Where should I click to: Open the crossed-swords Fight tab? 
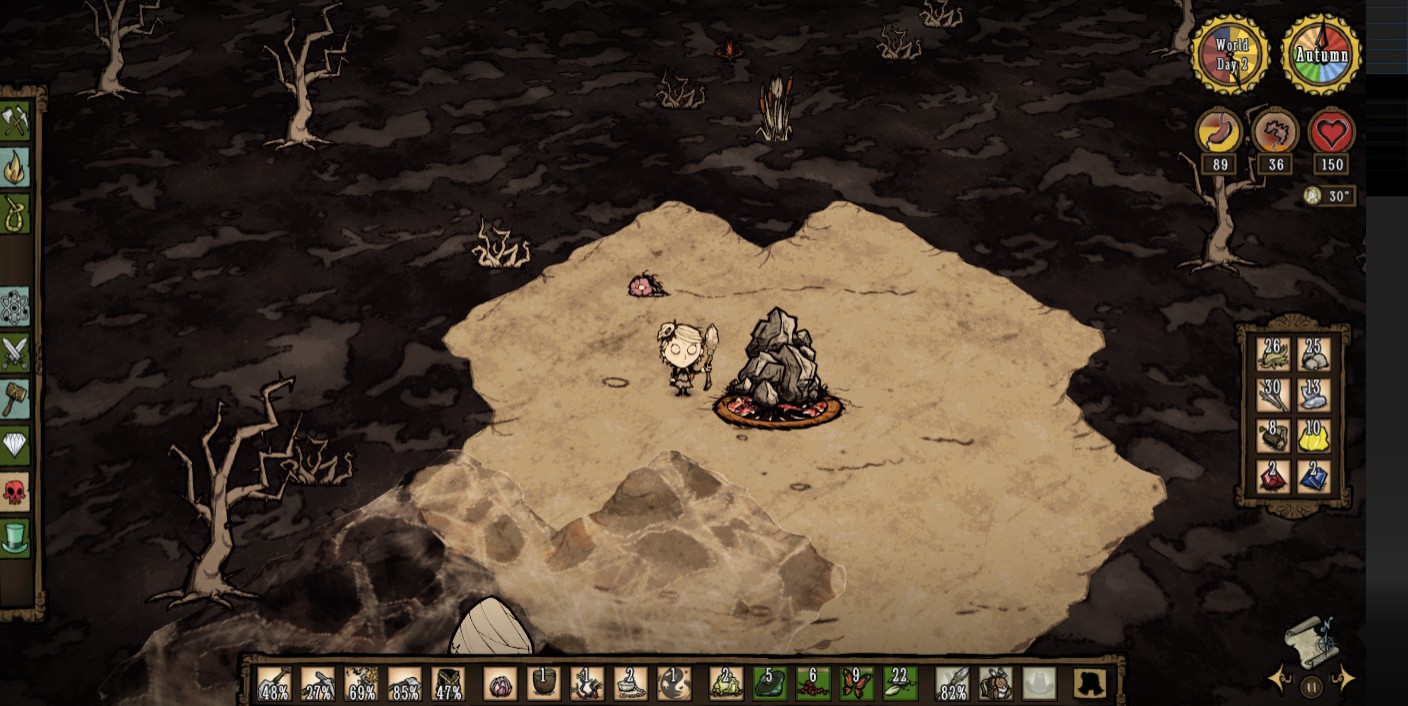coord(14,353)
